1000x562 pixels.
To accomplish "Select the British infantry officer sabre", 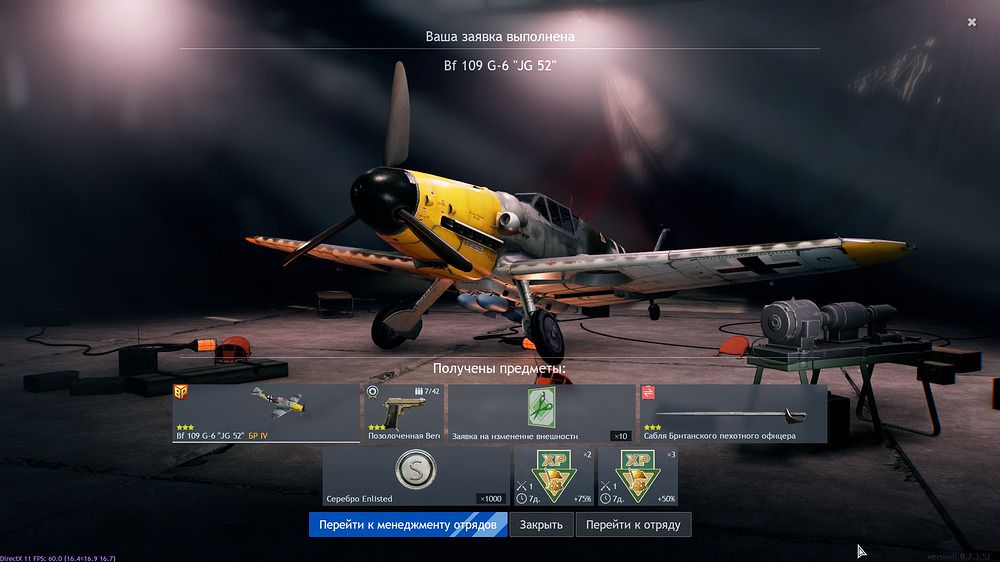I will coord(733,413).
